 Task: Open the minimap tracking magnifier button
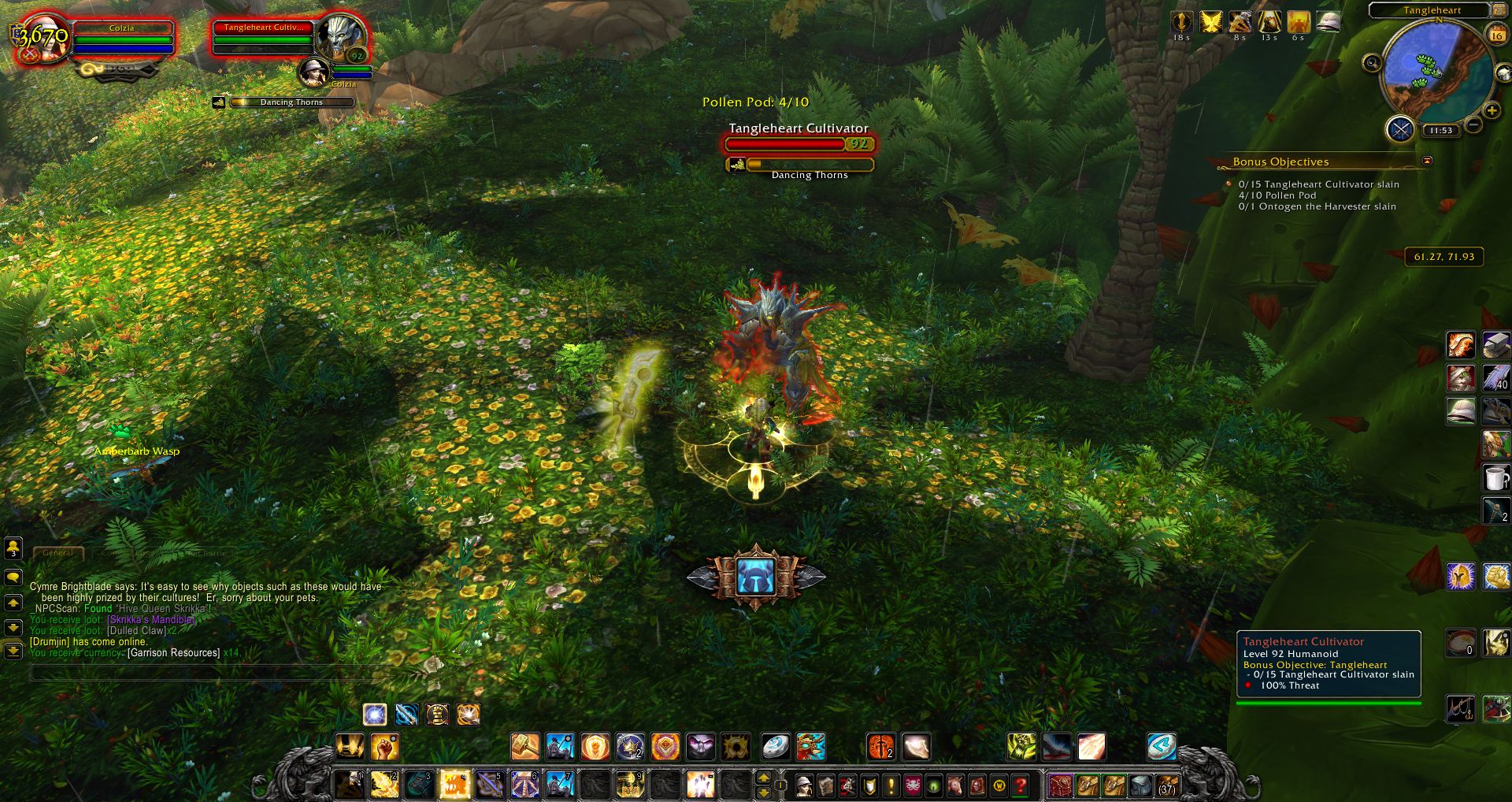tap(1372, 63)
